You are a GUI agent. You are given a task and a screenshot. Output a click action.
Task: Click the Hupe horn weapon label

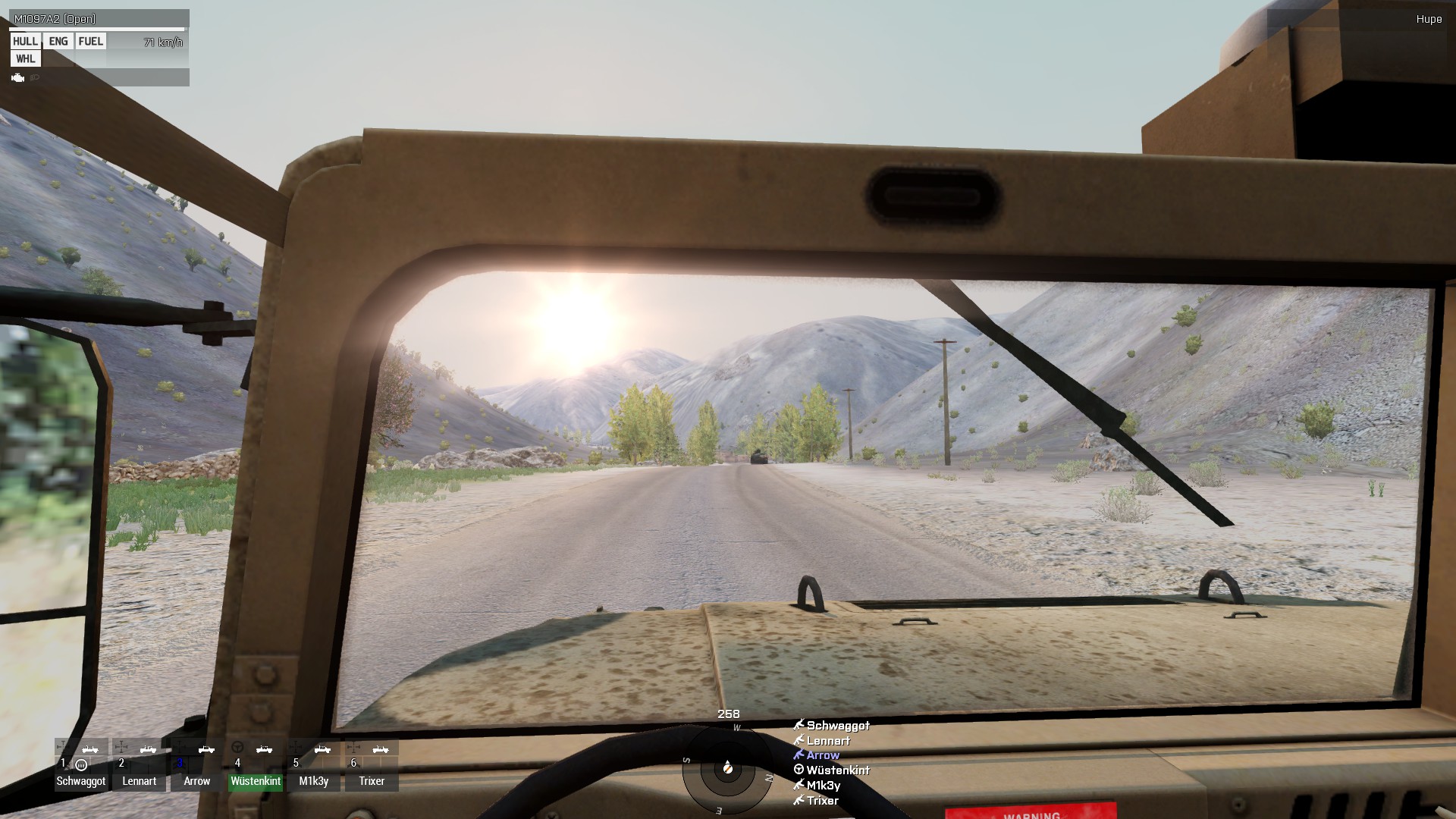[1429, 19]
